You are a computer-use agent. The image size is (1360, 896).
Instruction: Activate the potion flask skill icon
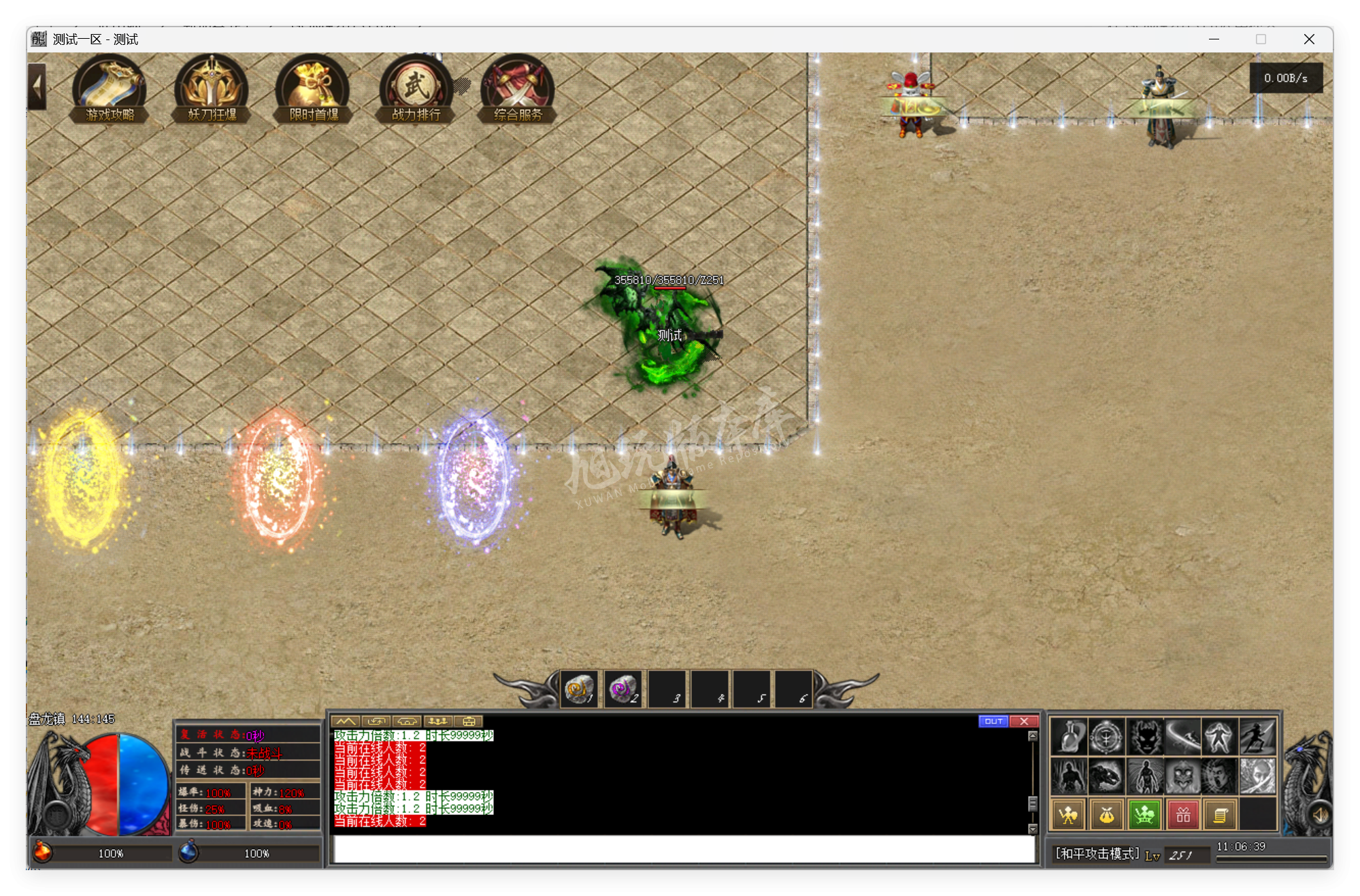click(x=1069, y=737)
